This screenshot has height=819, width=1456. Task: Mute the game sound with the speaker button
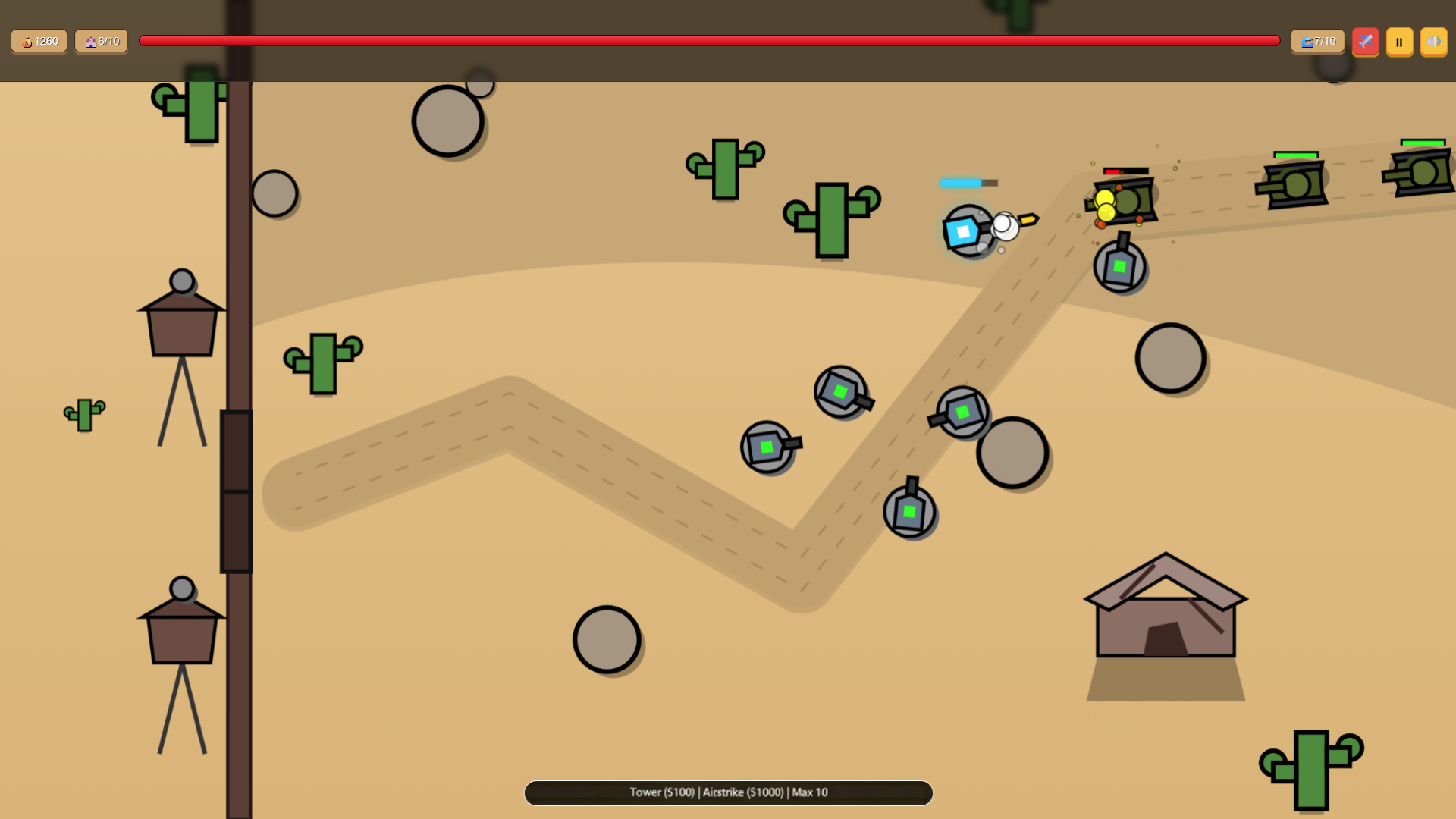pos(1434,42)
